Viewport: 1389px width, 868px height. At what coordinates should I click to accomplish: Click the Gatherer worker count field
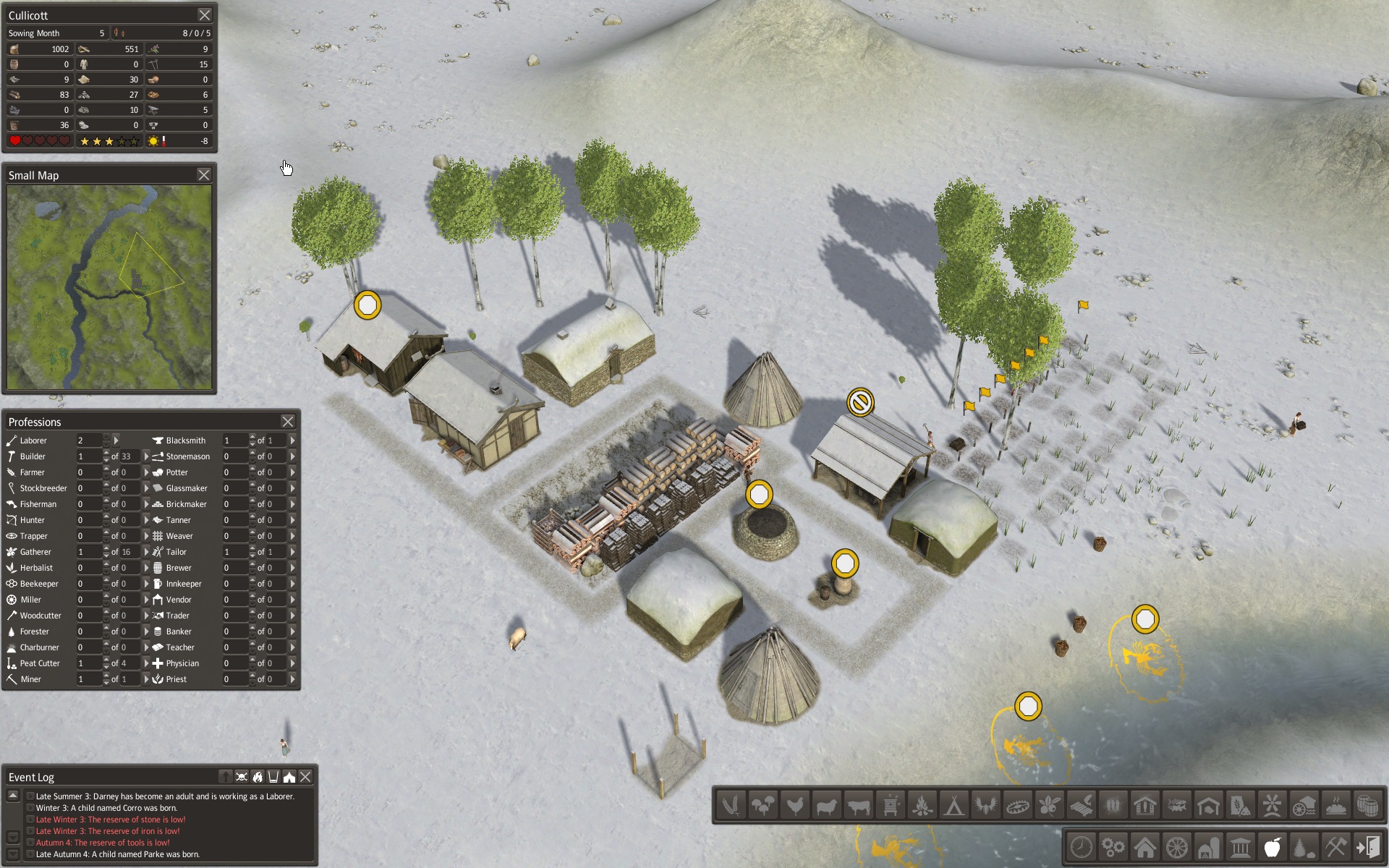click(x=88, y=552)
